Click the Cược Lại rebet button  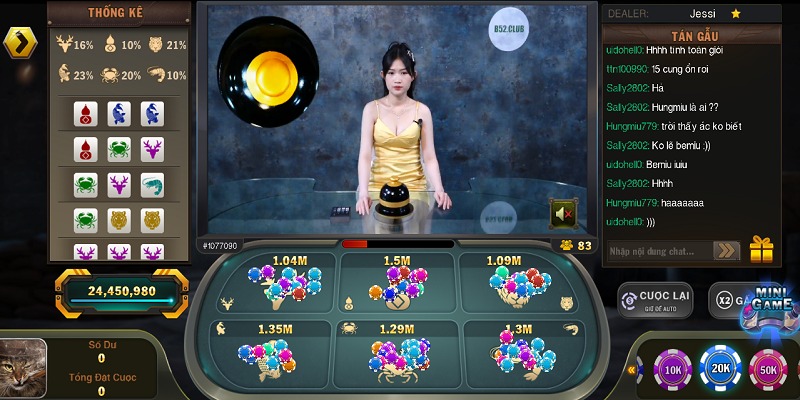655,300
